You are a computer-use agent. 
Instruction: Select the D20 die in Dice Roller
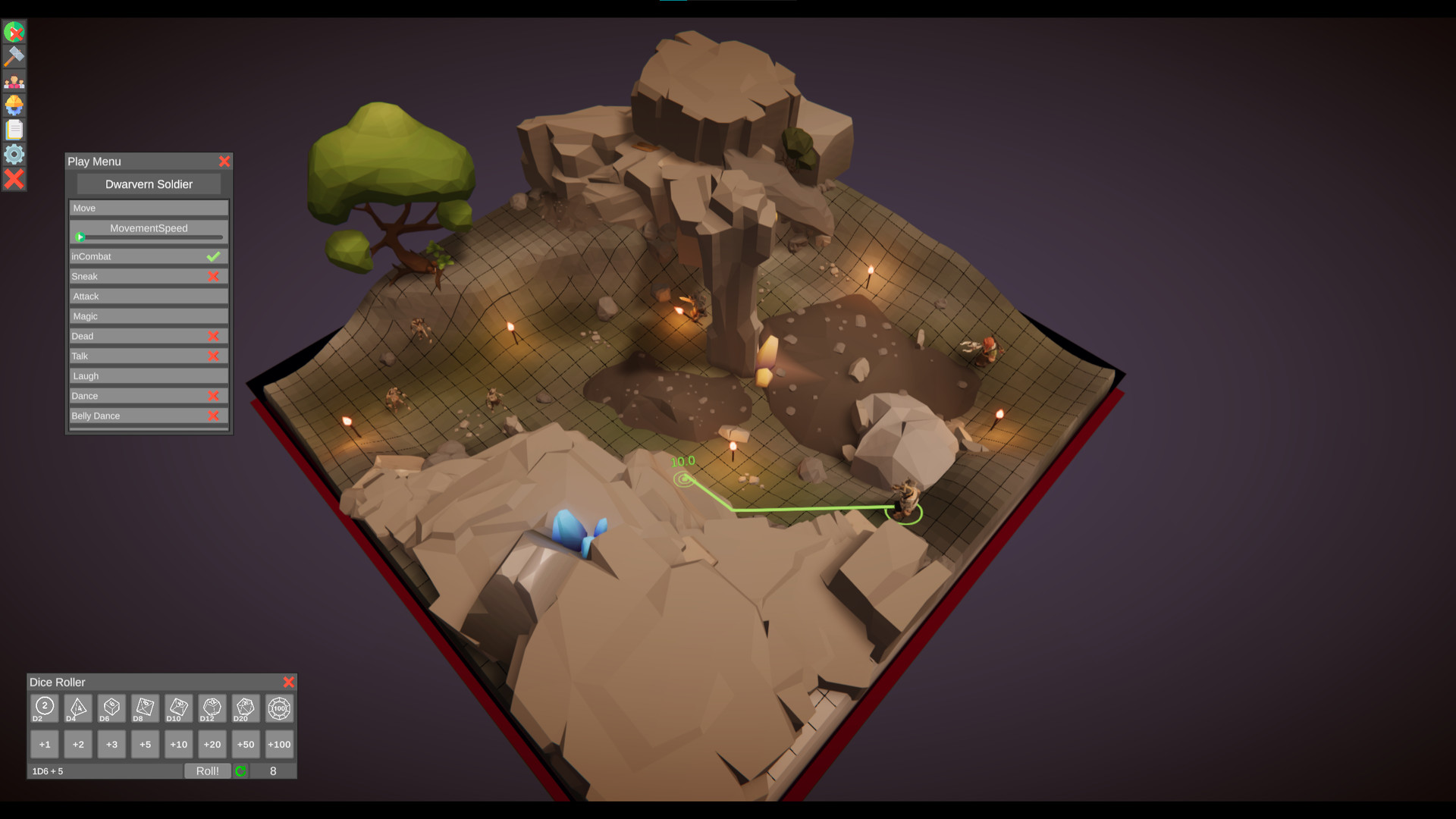[x=245, y=708]
